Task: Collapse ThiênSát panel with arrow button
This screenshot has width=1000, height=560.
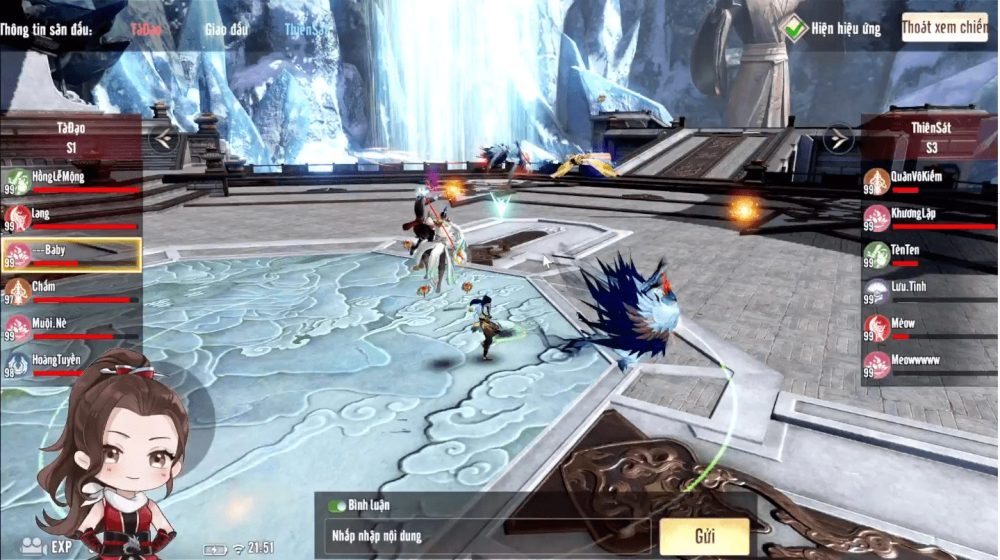Action: pyautogui.click(x=838, y=138)
